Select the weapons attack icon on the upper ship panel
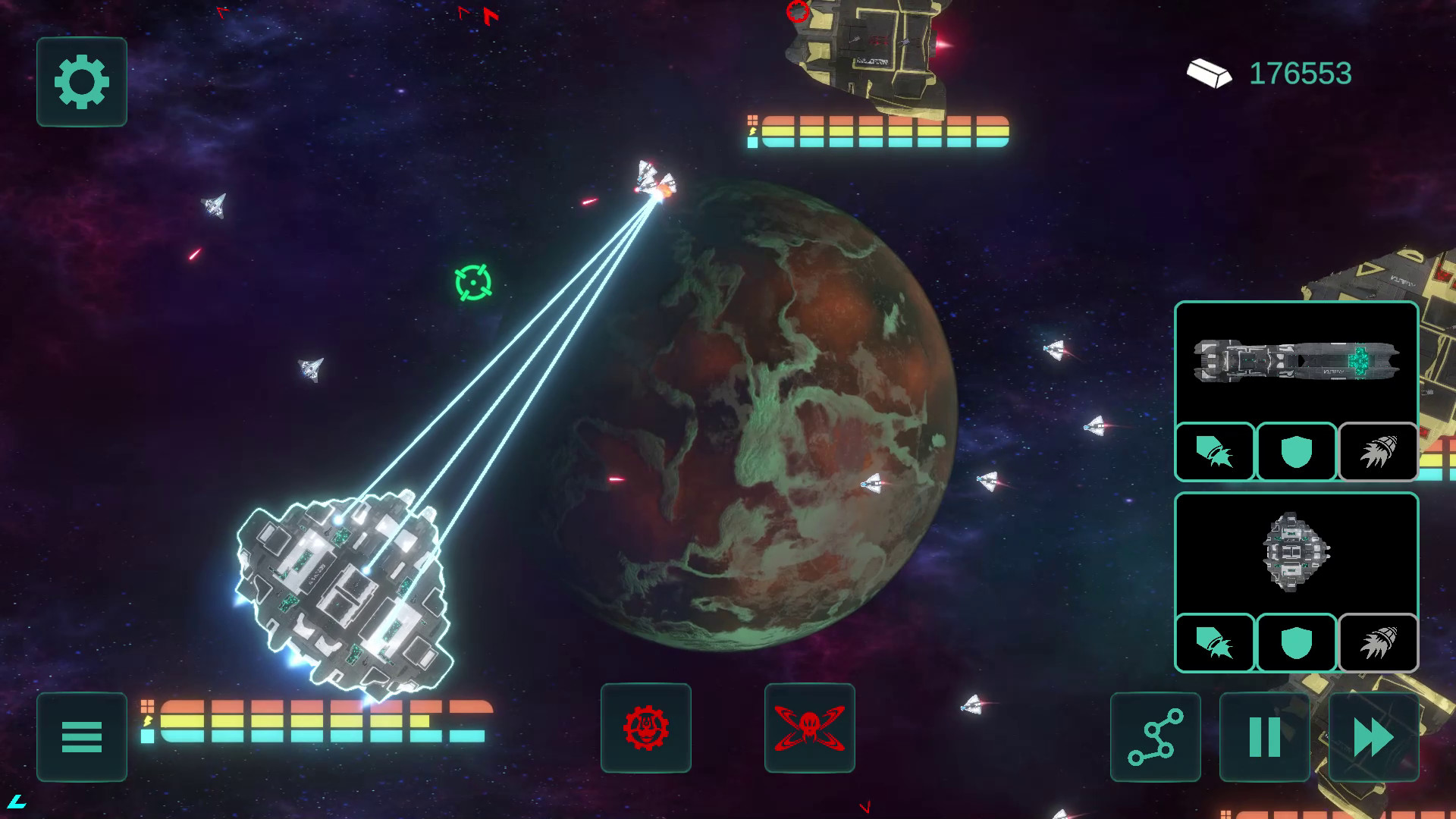The width and height of the screenshot is (1456, 819). [x=1214, y=453]
